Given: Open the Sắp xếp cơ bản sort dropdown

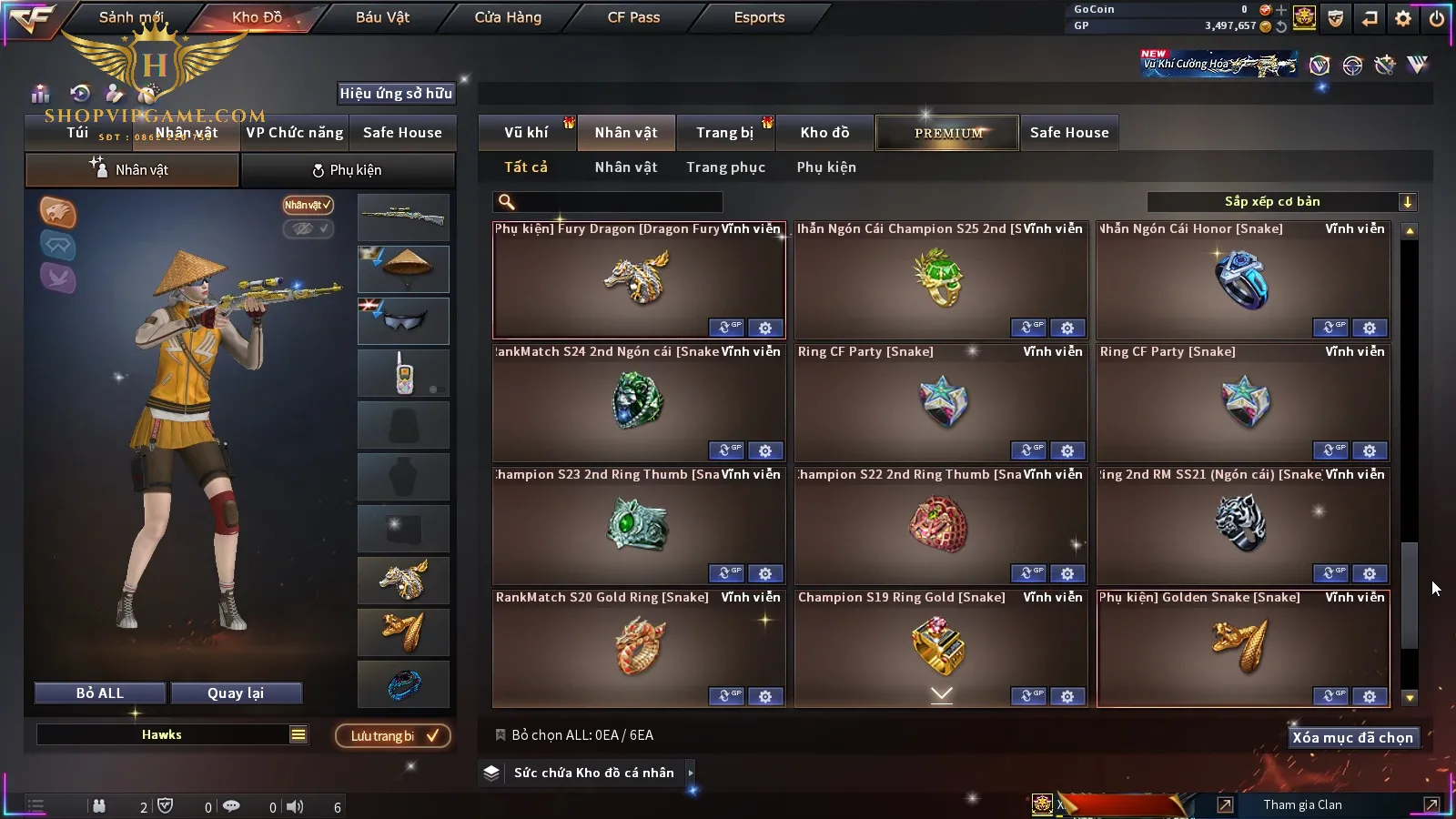Looking at the screenshot, I should click(1281, 202).
